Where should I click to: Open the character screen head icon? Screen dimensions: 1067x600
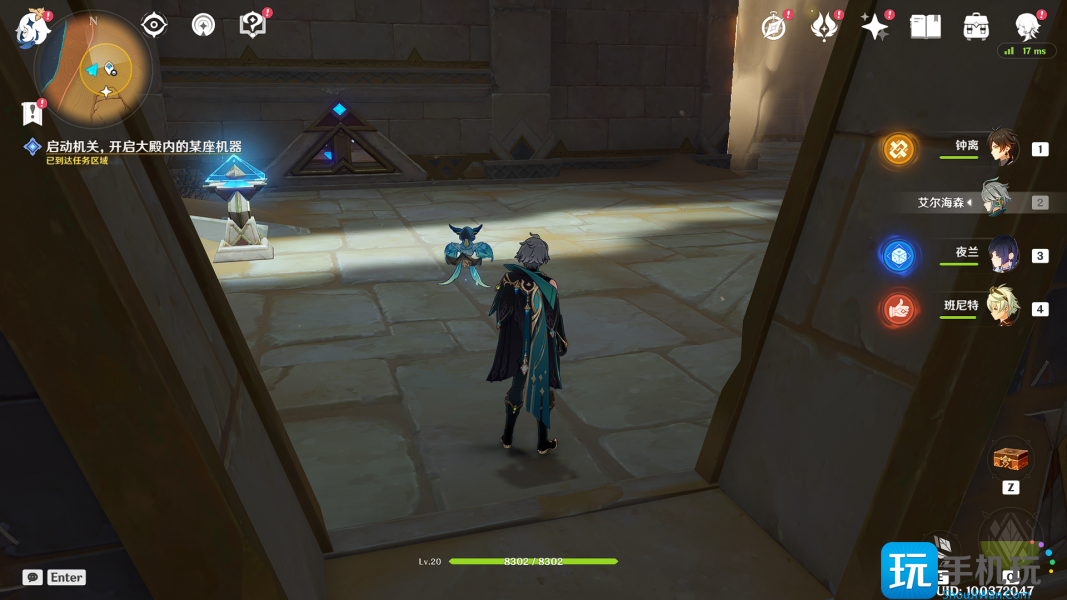pyautogui.click(x=1027, y=26)
